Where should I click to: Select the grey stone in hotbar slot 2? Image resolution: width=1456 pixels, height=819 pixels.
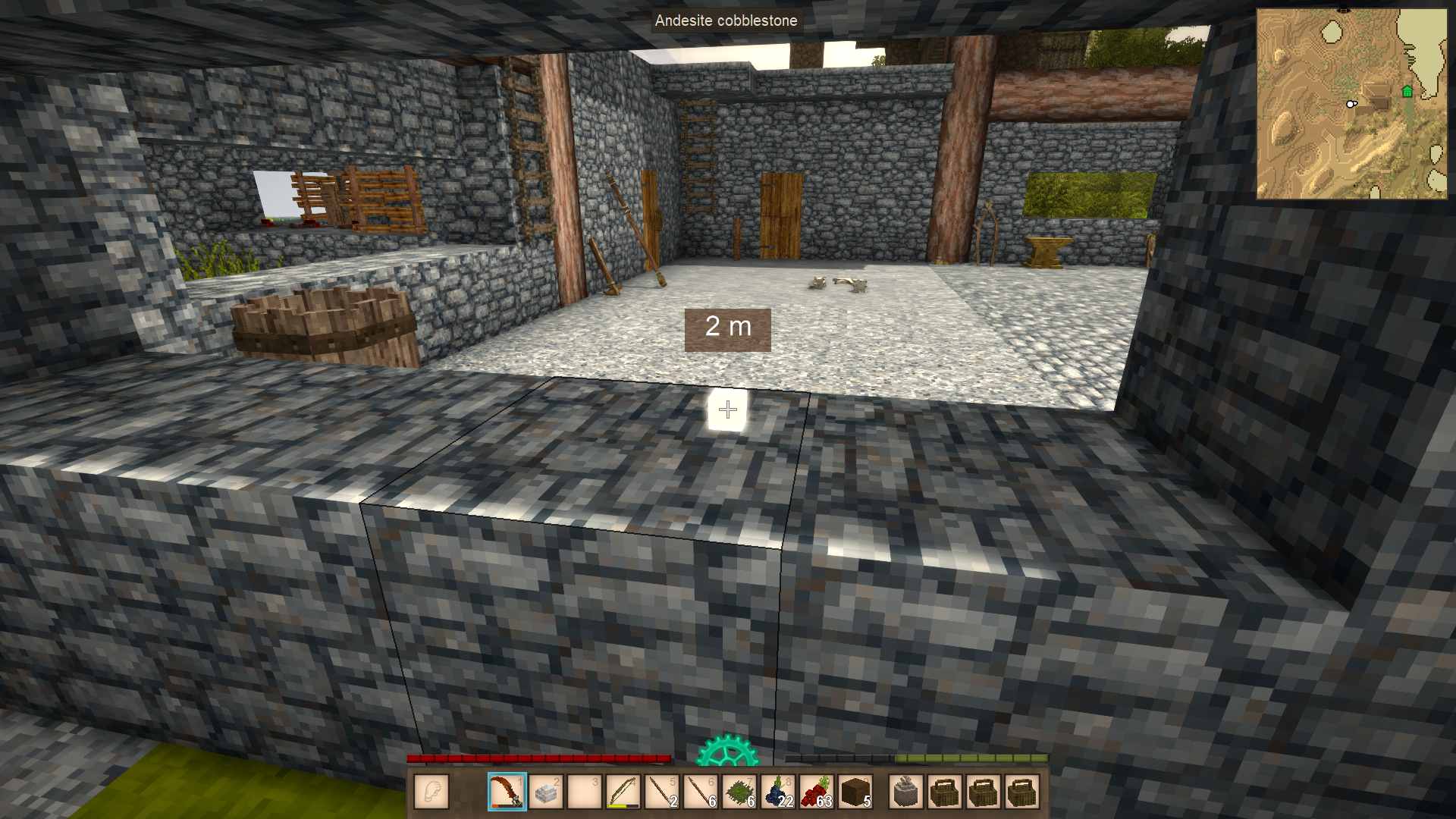point(545,792)
